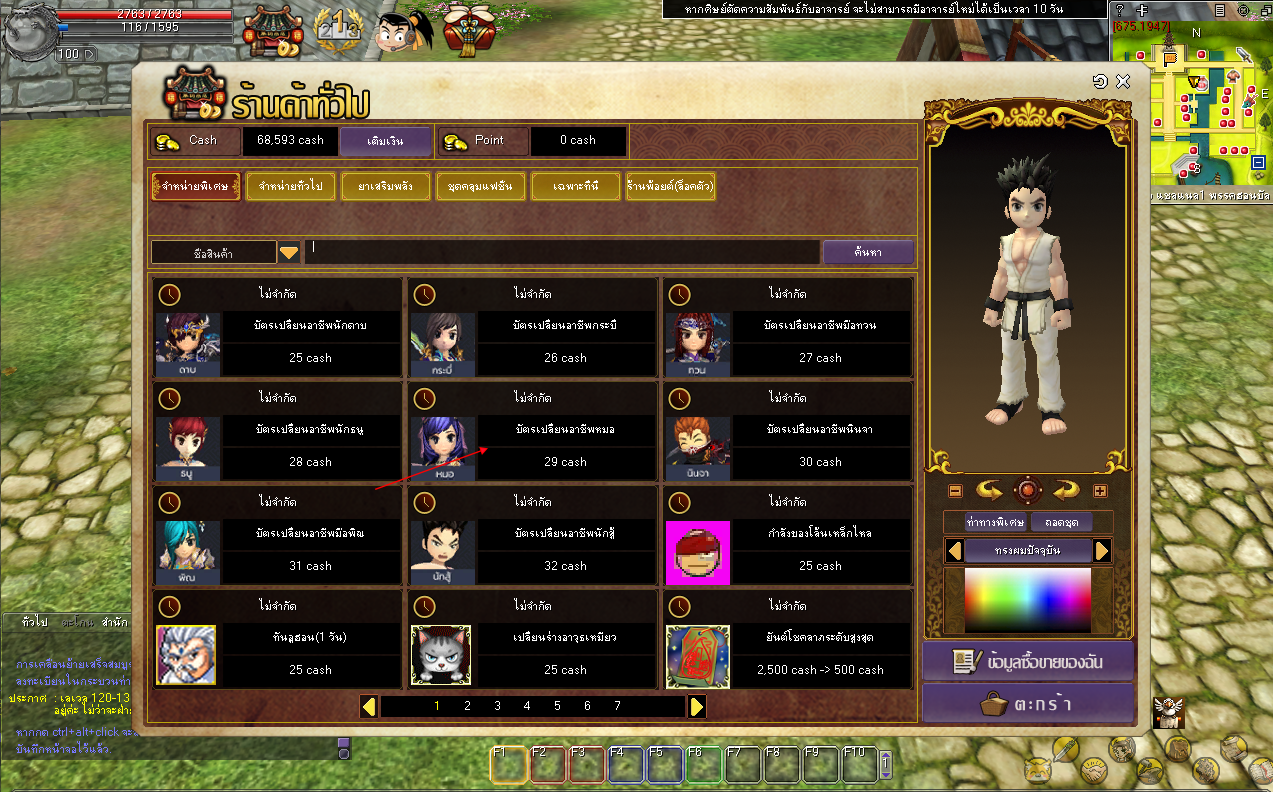The image size is (1273, 792).
Task: Open the item name search dropdown arrow
Action: 289,253
